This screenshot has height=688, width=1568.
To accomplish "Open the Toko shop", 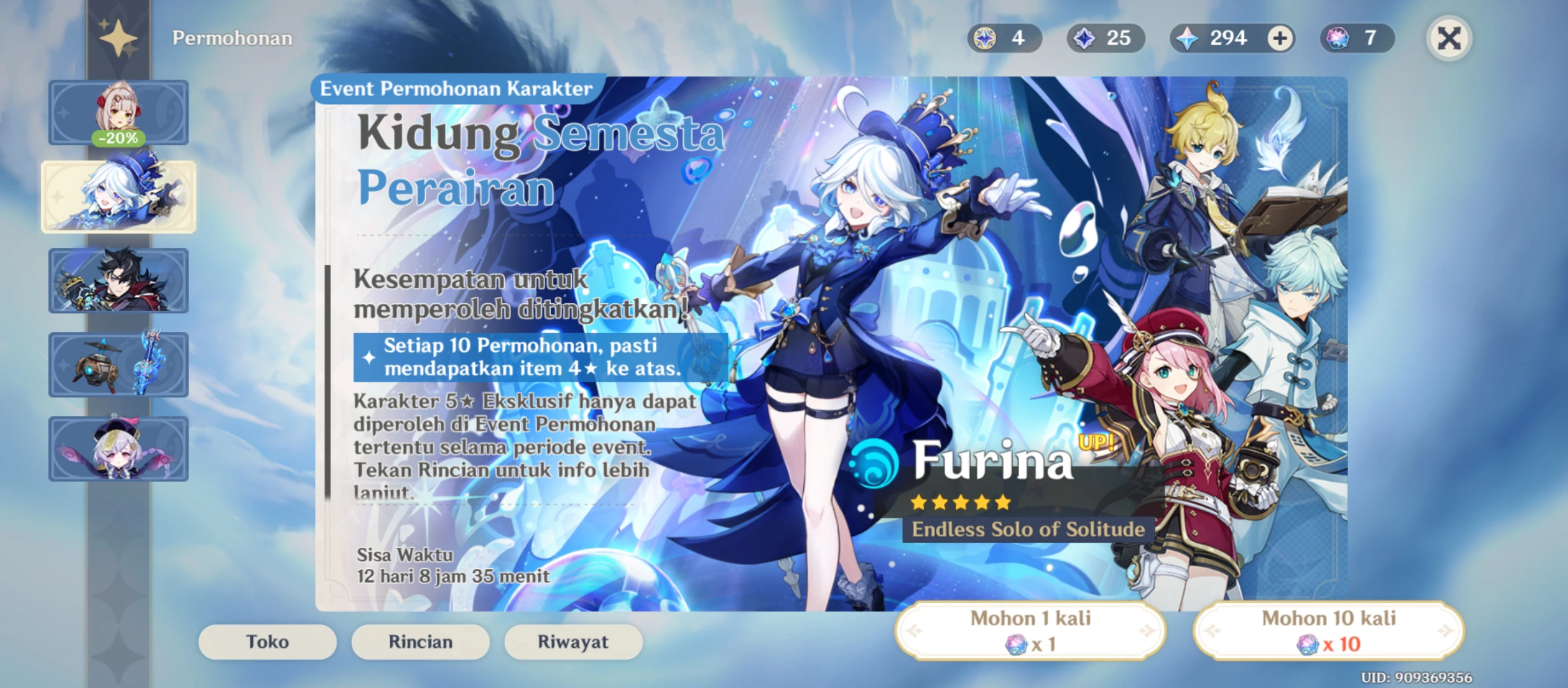I will tap(266, 641).
